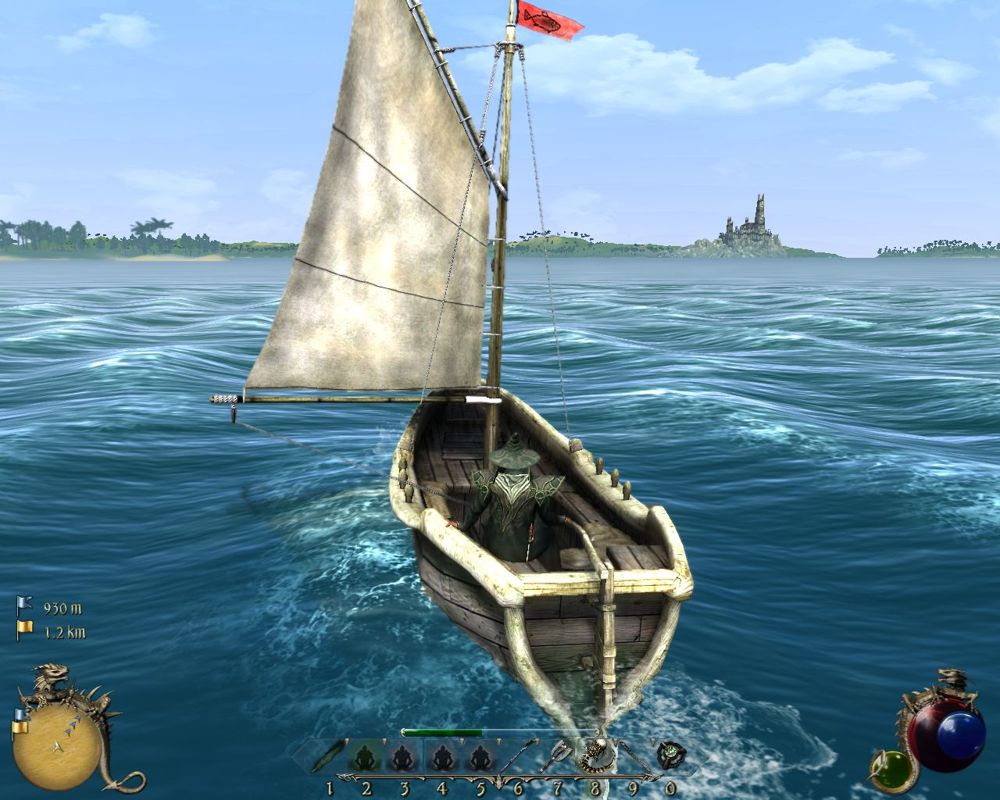Use the skull ornament in slot 8
The width and height of the screenshot is (1000, 800).
click(596, 756)
